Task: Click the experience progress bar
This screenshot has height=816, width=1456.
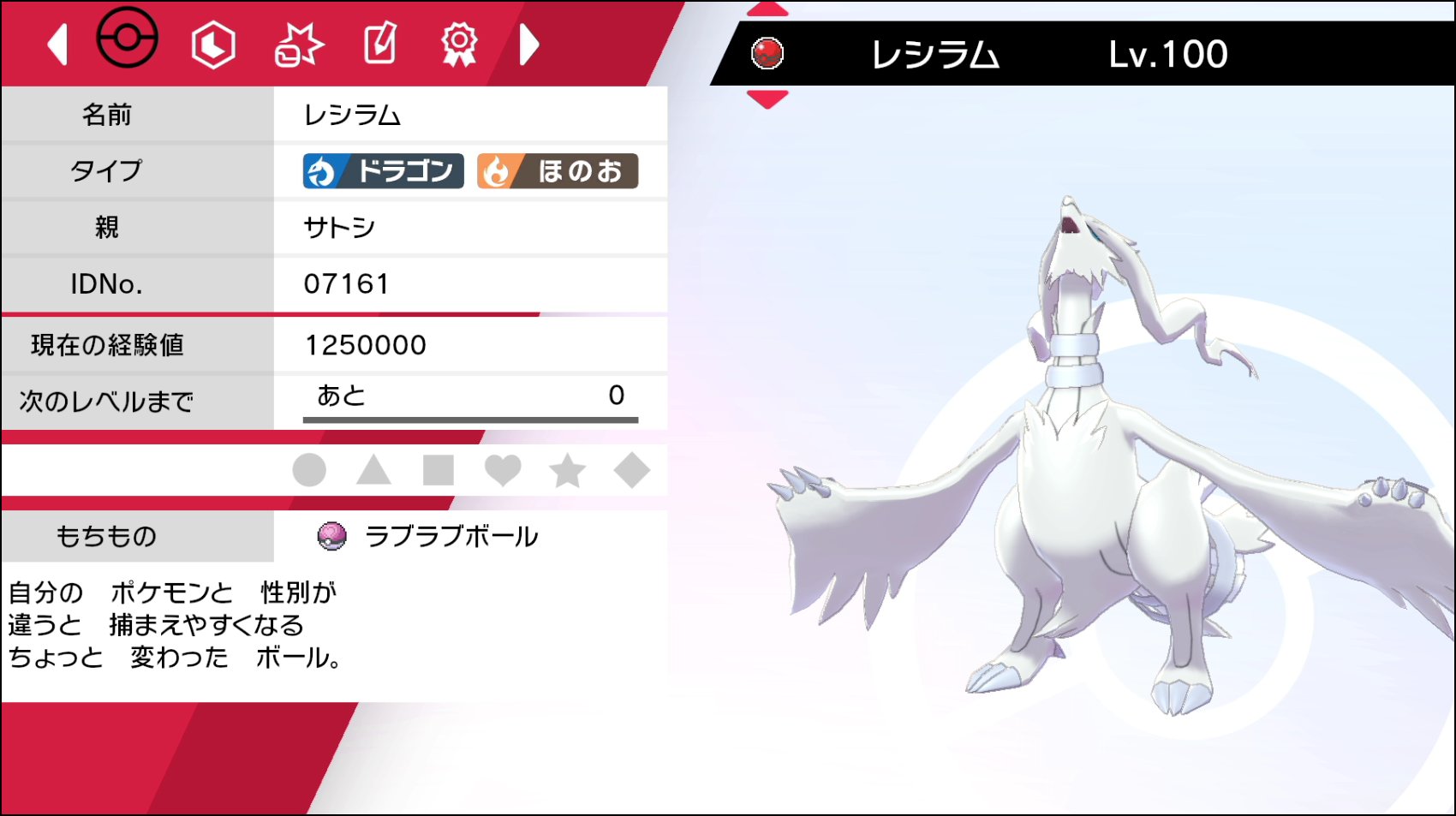Action: 469,420
